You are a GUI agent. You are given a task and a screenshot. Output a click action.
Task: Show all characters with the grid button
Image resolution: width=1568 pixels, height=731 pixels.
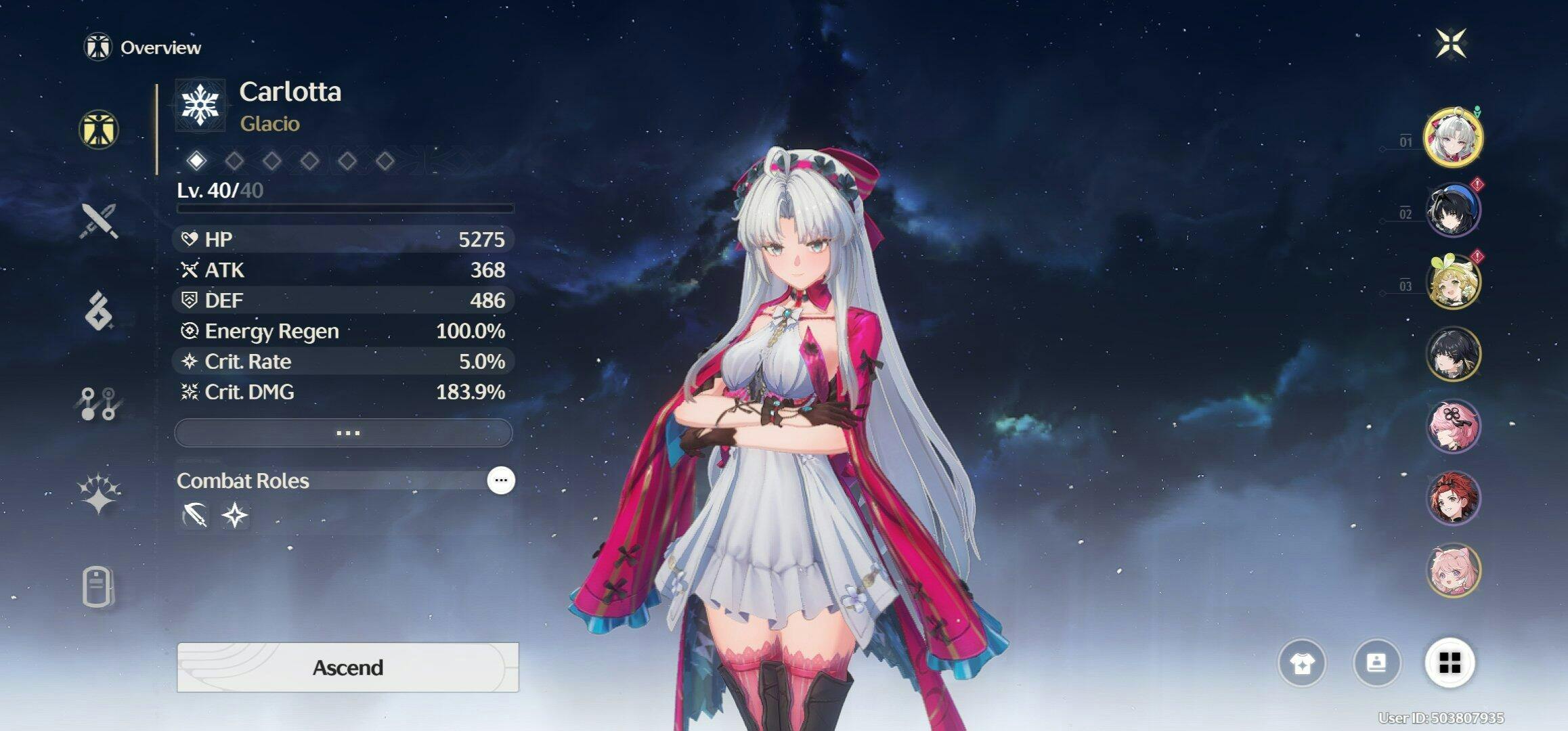click(x=1450, y=663)
